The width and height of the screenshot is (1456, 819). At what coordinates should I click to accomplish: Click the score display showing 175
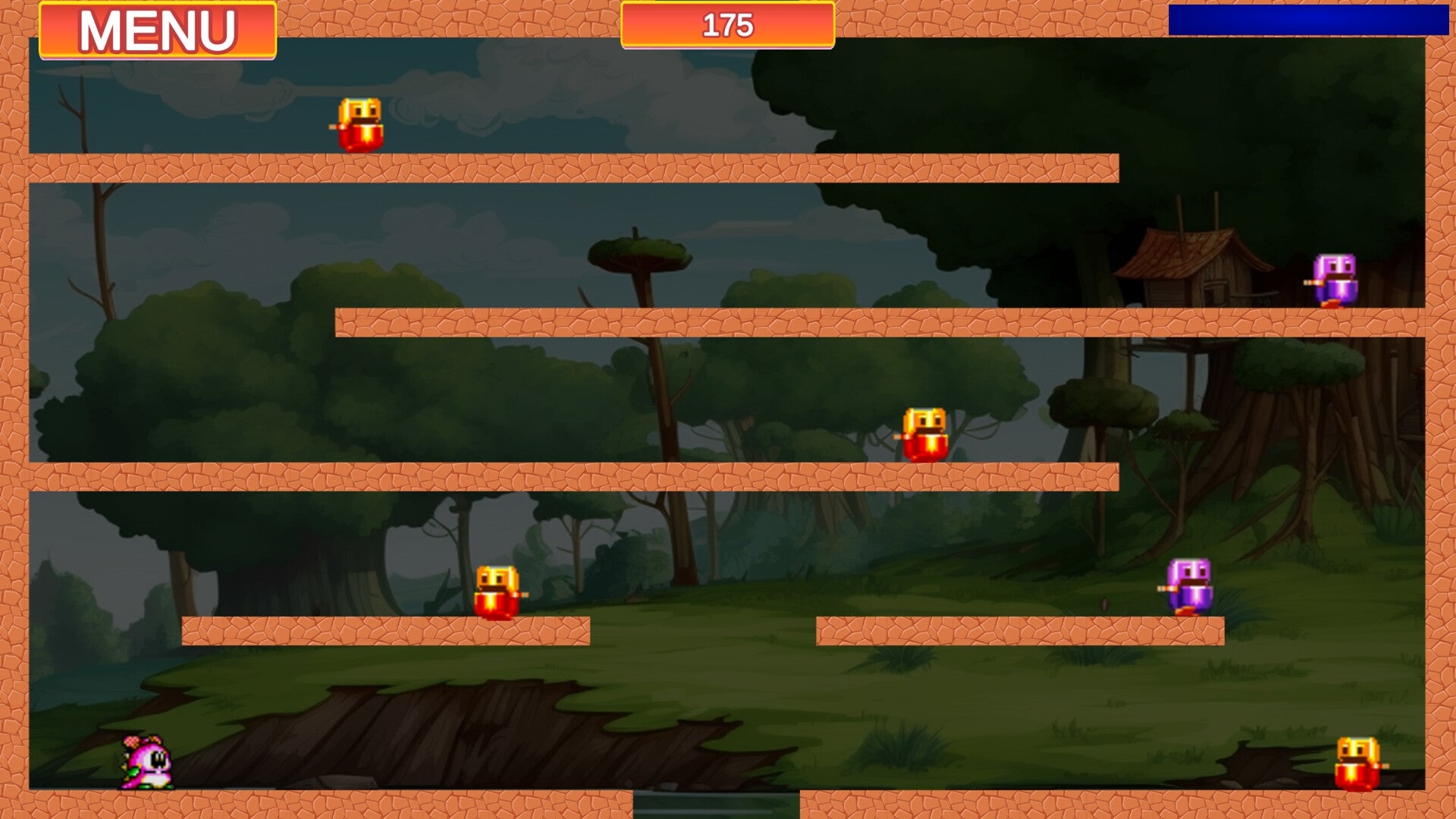[x=726, y=27]
